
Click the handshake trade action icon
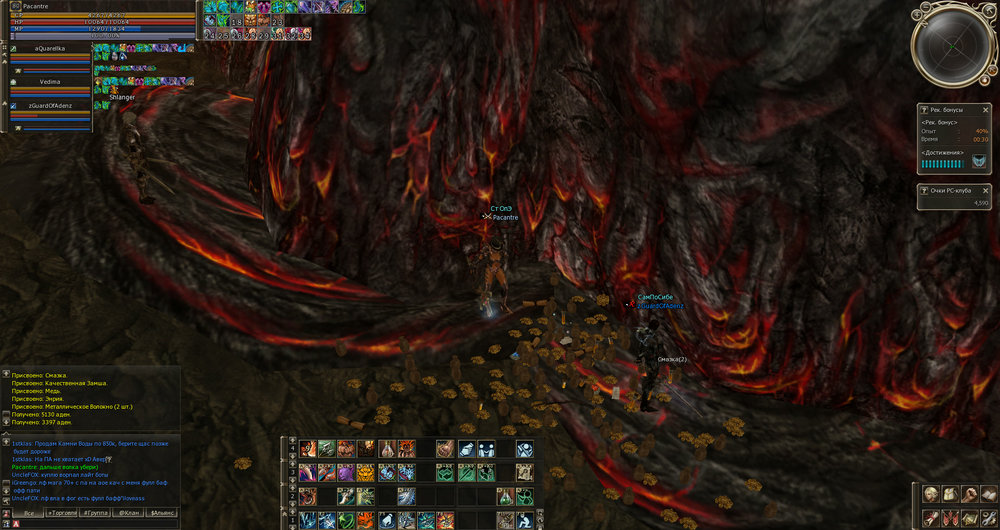point(485,447)
